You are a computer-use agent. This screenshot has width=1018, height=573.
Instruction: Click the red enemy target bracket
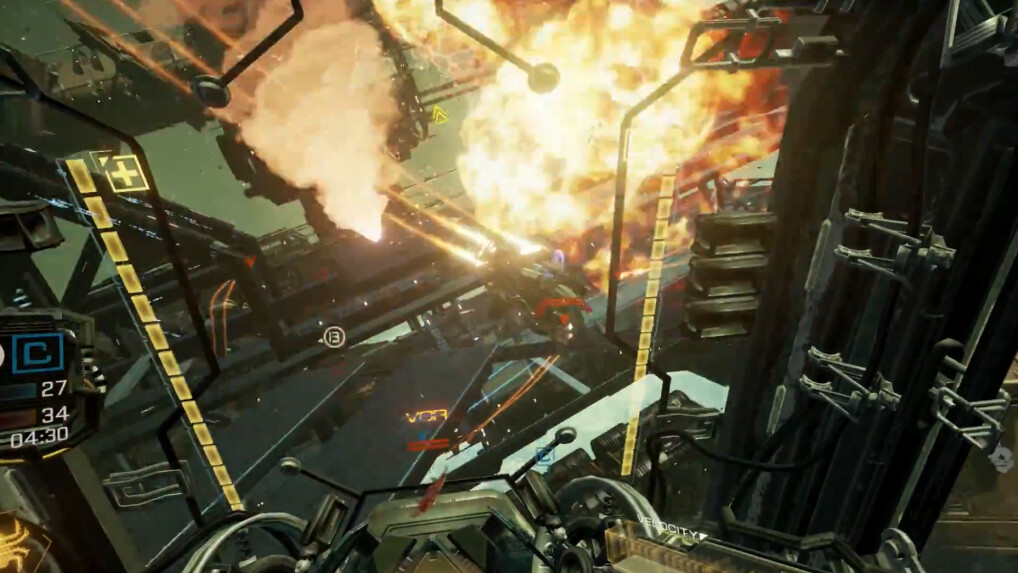coord(561,304)
